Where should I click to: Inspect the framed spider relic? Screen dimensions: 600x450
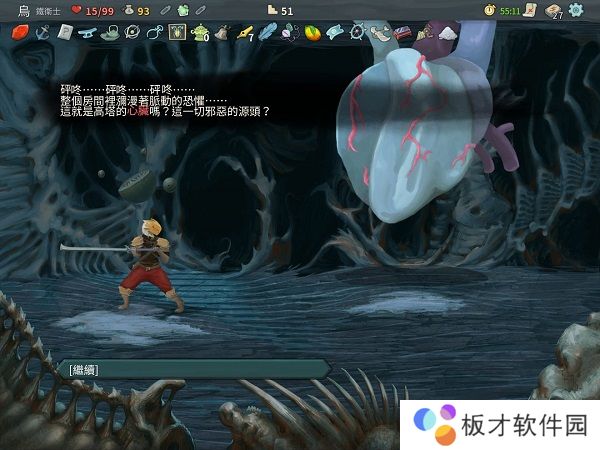coord(177,32)
